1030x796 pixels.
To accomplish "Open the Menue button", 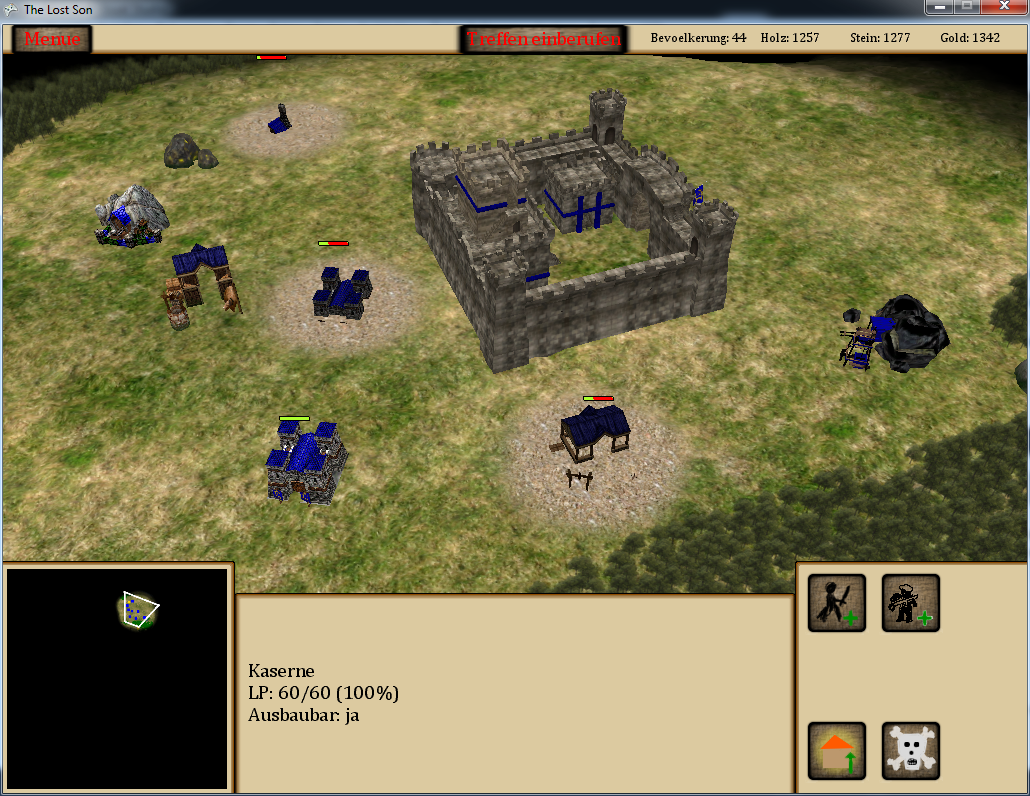I will pyautogui.click(x=52, y=39).
